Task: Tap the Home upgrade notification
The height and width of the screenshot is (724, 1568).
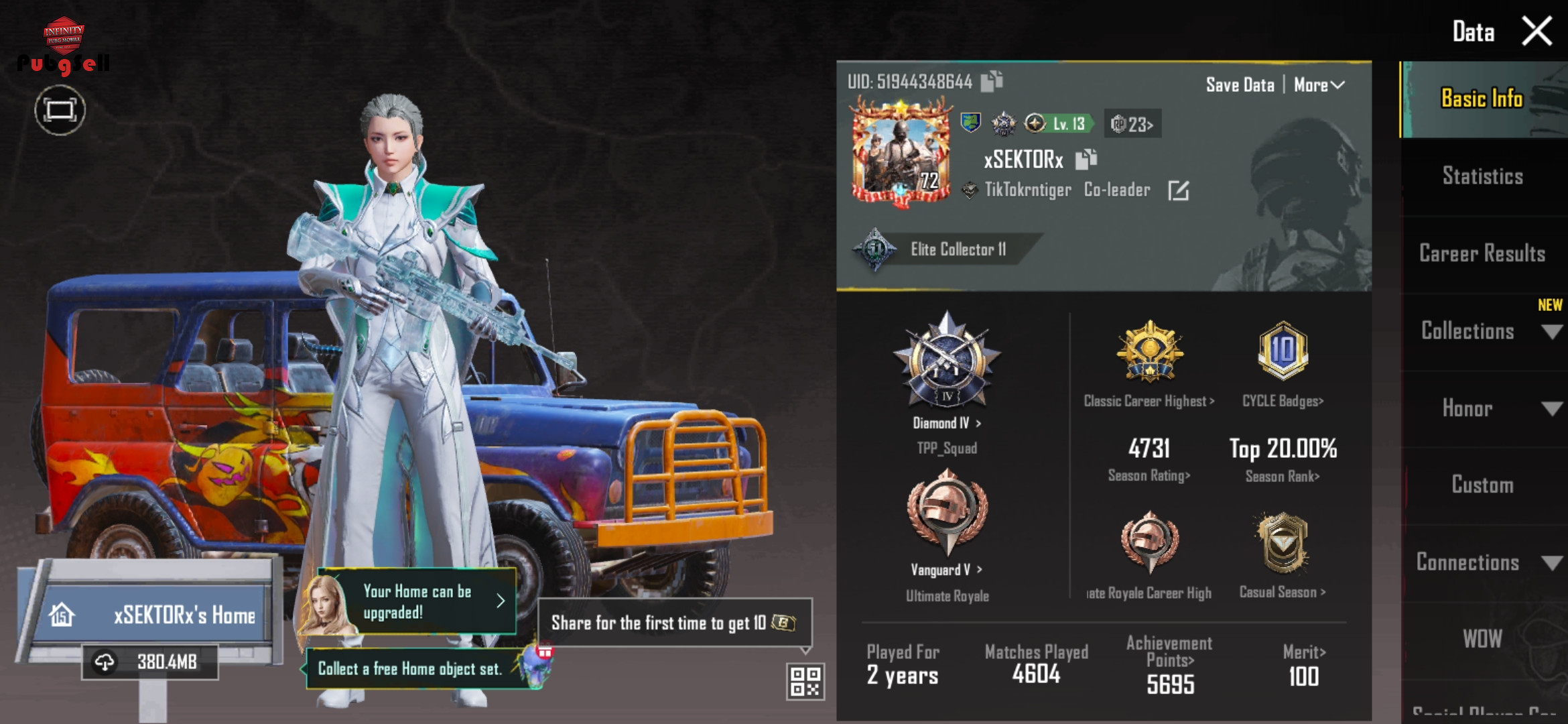Action: click(x=417, y=601)
